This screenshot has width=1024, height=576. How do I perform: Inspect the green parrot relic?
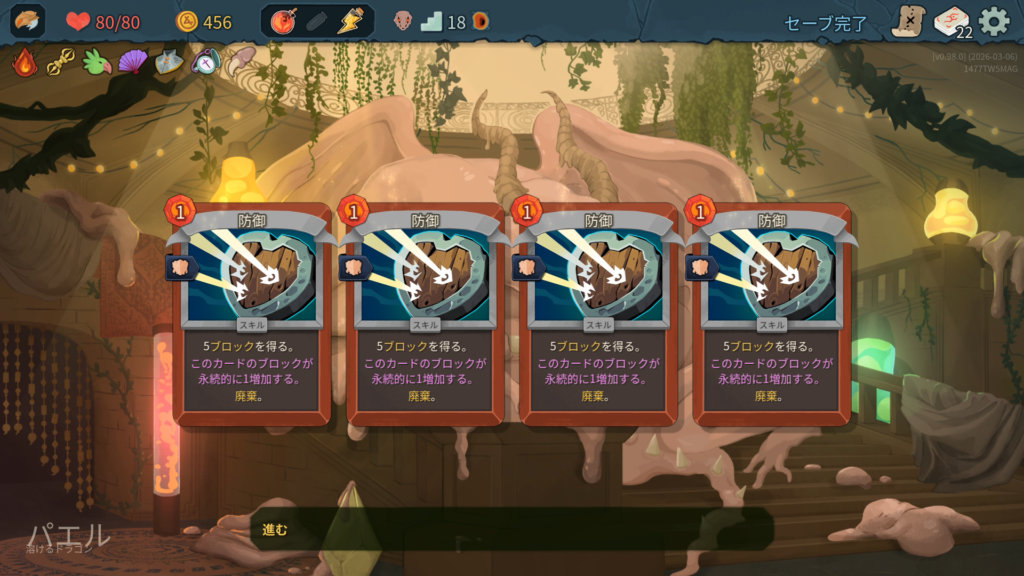[x=97, y=62]
